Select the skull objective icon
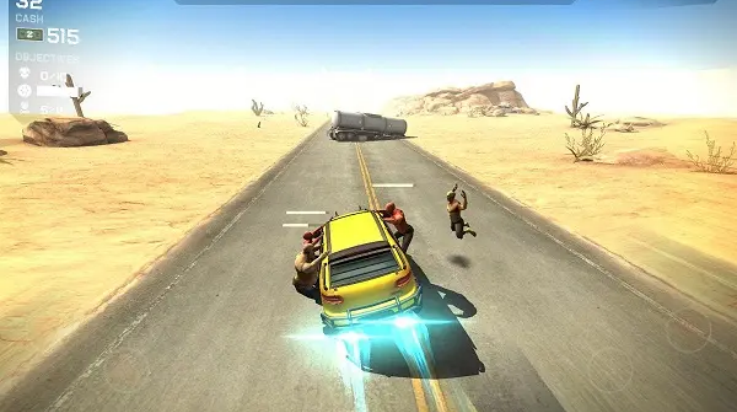The height and width of the screenshot is (412, 737). pos(24,75)
